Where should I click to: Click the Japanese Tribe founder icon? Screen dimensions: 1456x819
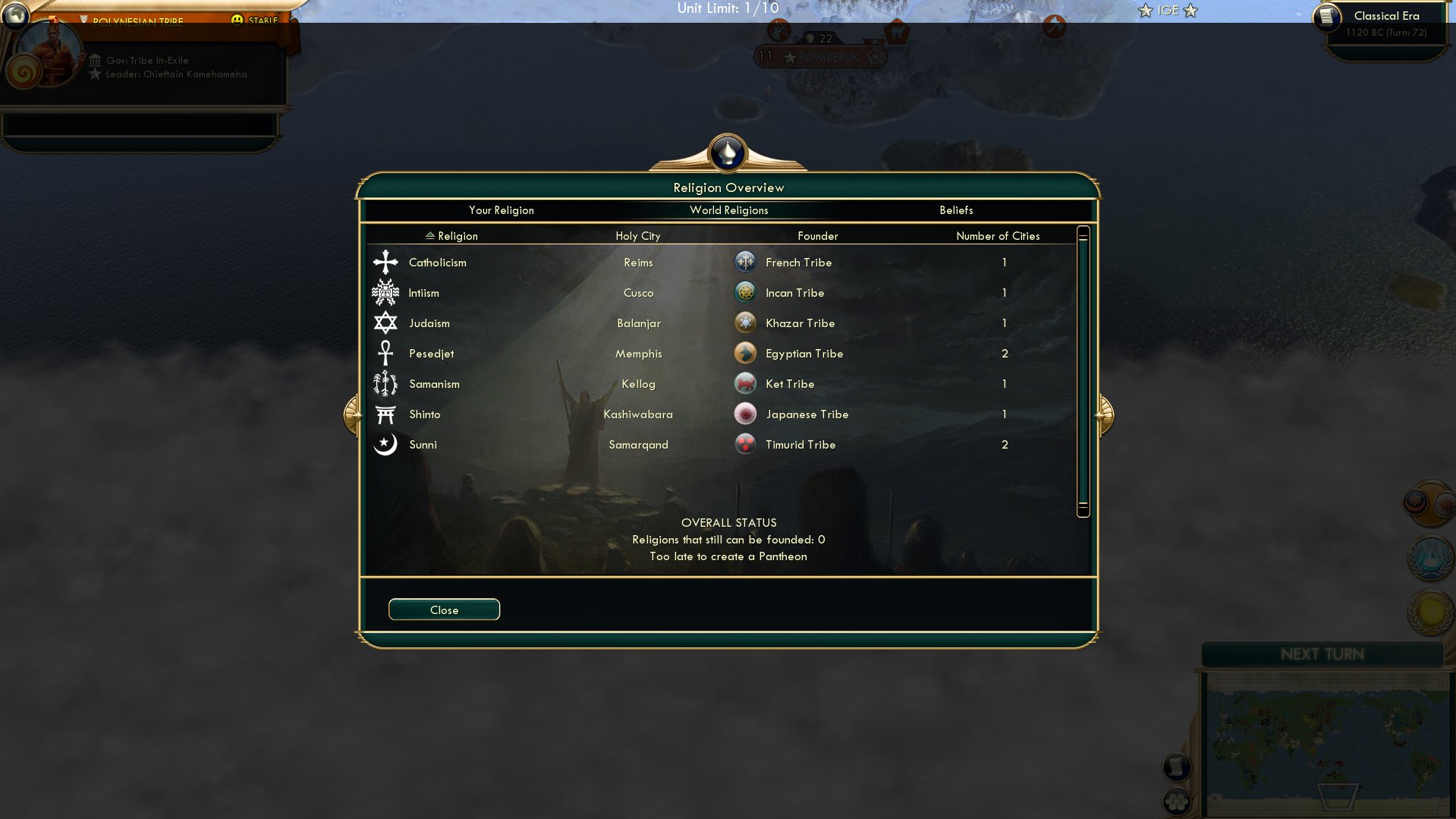click(744, 414)
